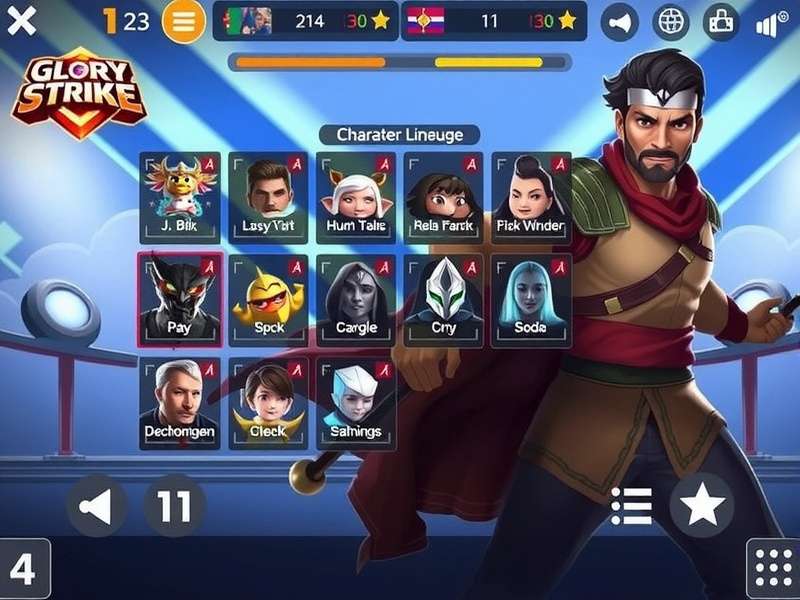Select the Pay masked character

(180, 299)
